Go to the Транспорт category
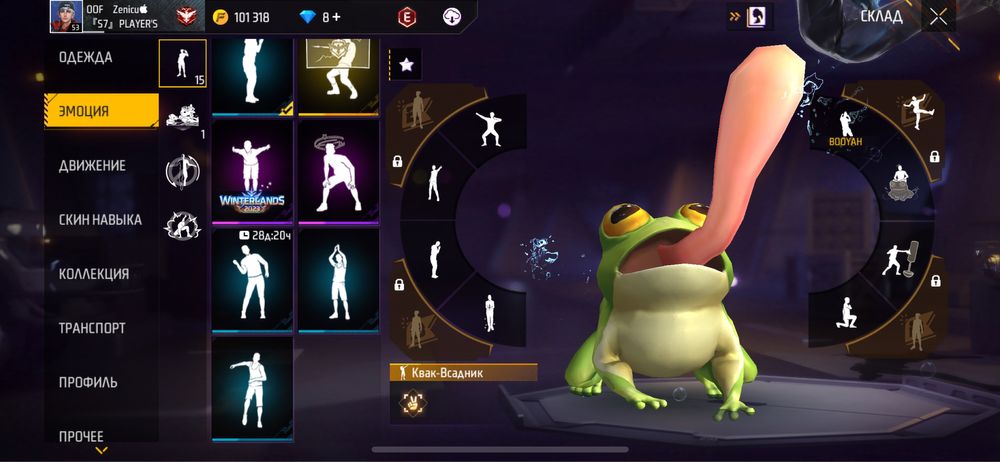The height and width of the screenshot is (462, 1000). click(x=91, y=327)
